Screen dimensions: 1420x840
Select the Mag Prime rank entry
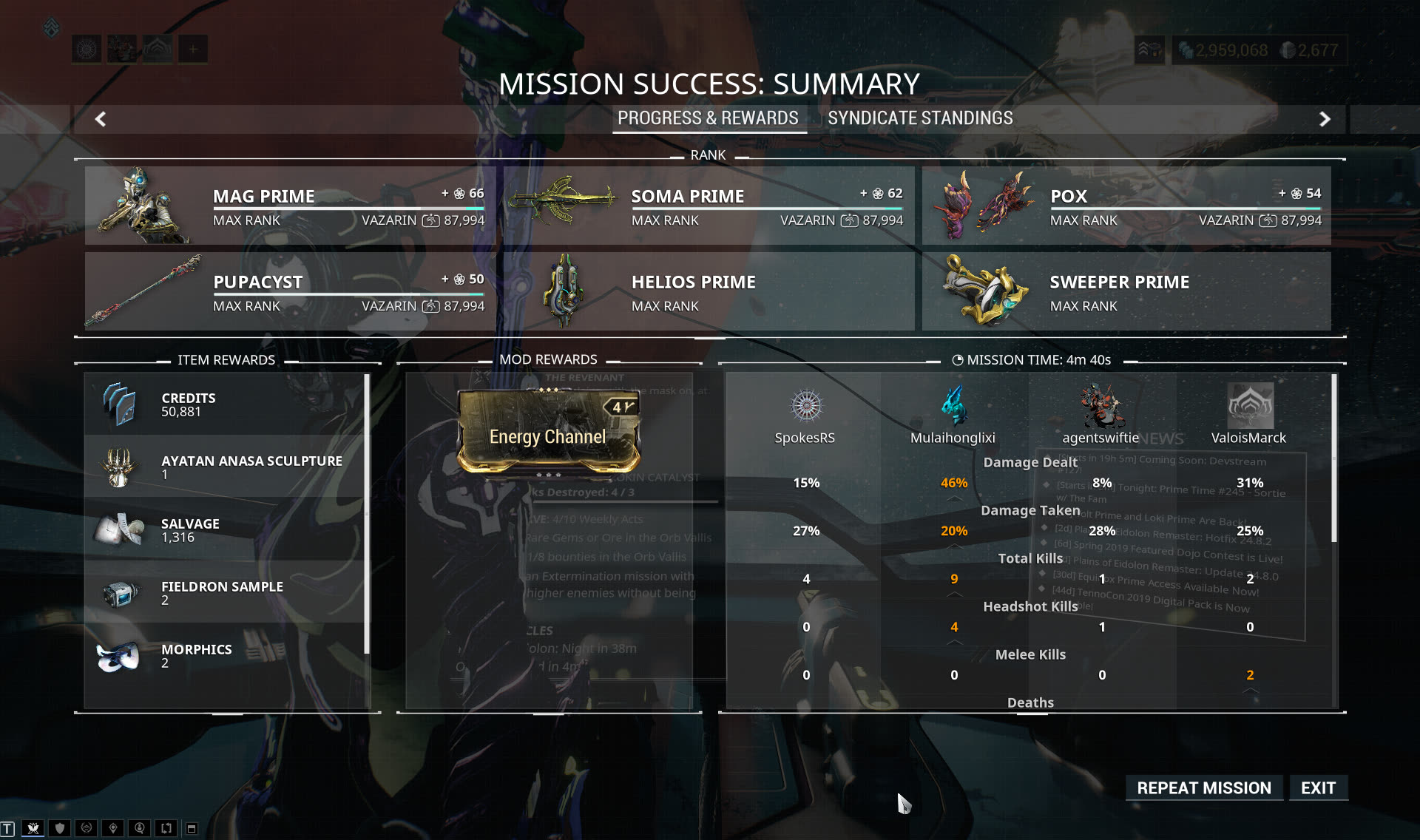pyautogui.click(x=290, y=206)
